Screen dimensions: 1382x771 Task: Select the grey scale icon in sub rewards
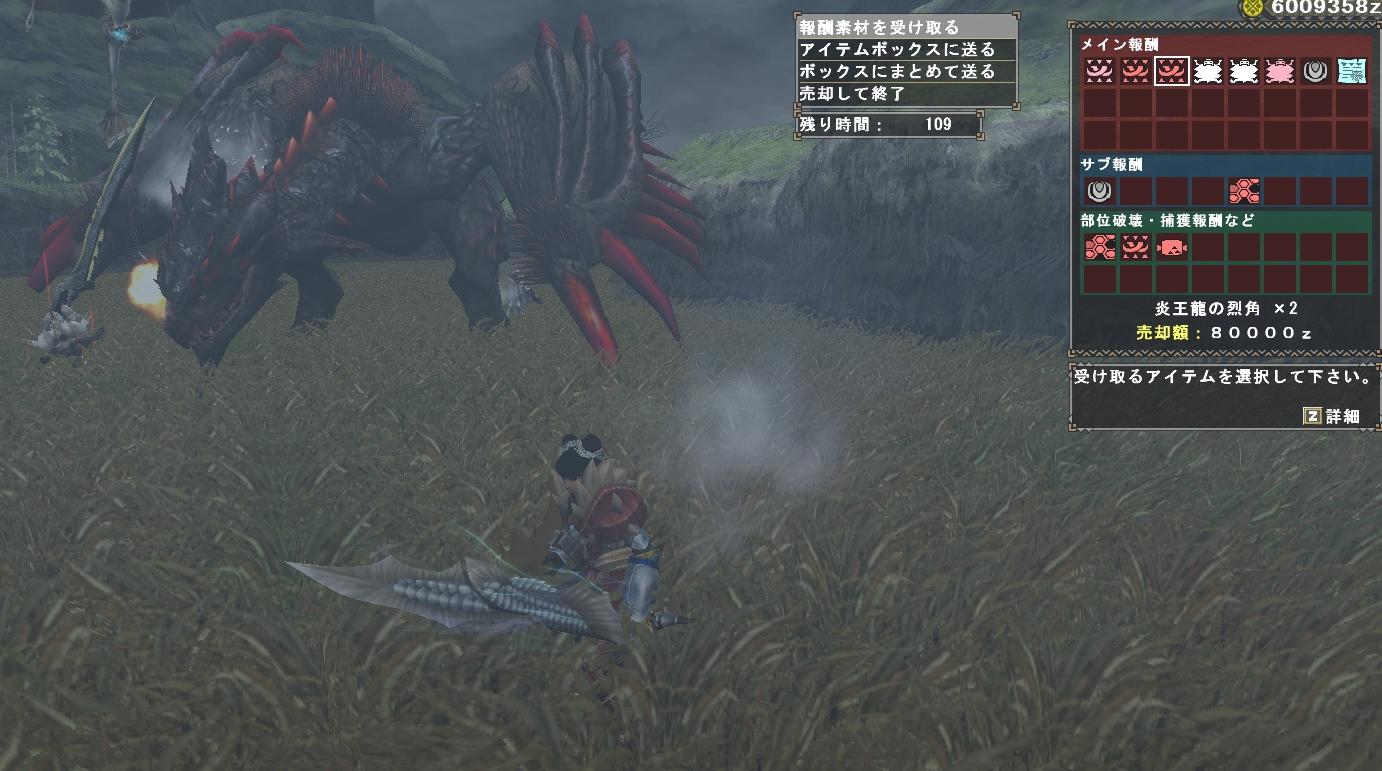tap(1099, 191)
